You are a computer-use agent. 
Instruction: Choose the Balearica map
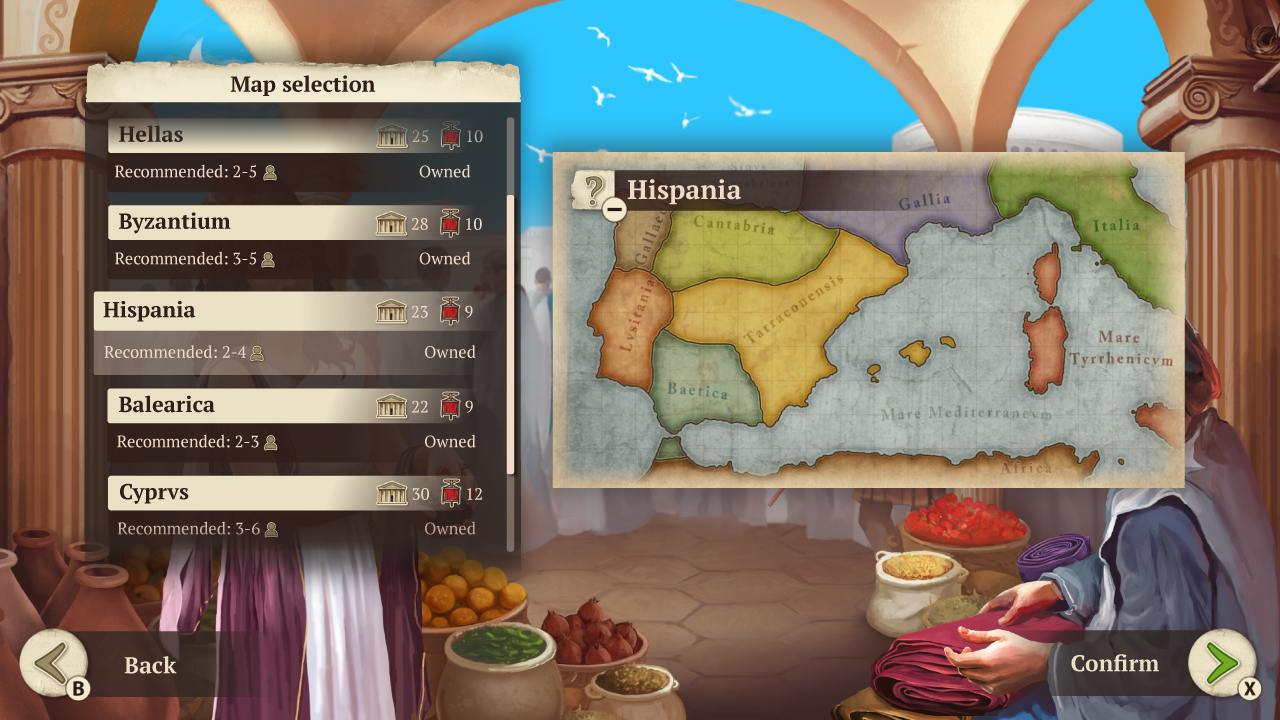(x=250, y=407)
